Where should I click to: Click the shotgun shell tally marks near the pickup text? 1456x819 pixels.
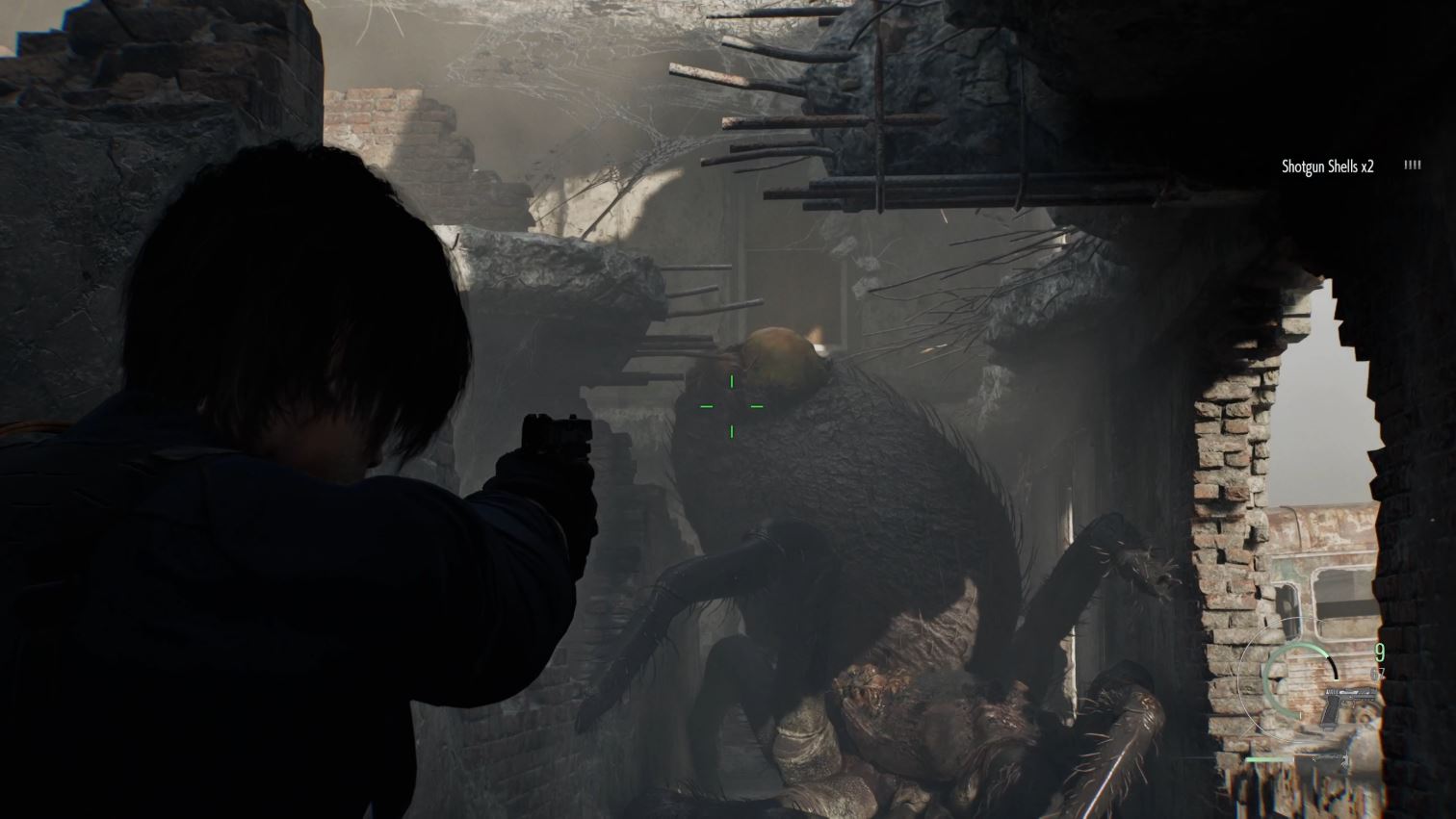[x=1411, y=165]
